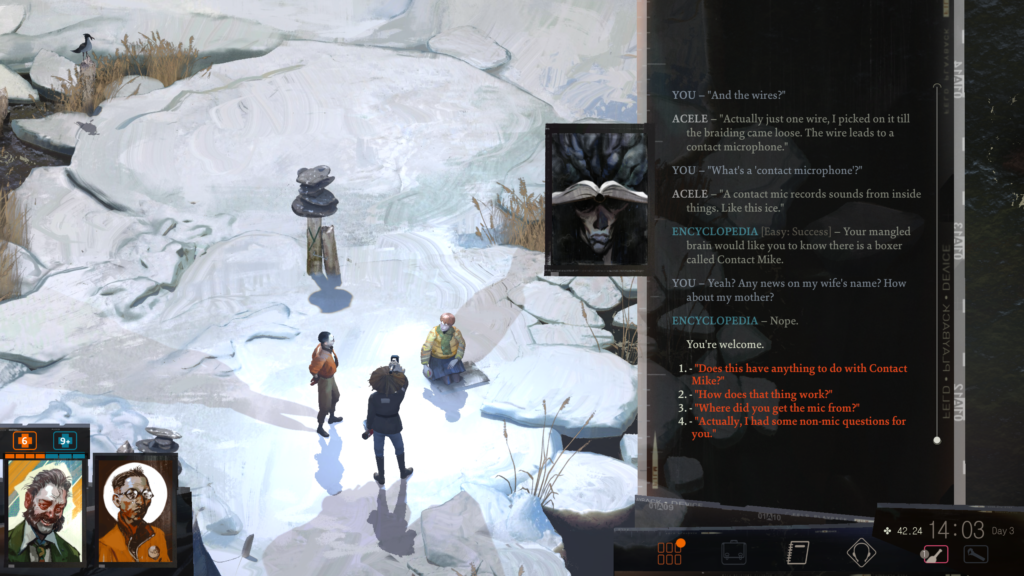Open the Thought Cabinet head icon
Viewport: 1024px width, 576px height.
point(861,553)
